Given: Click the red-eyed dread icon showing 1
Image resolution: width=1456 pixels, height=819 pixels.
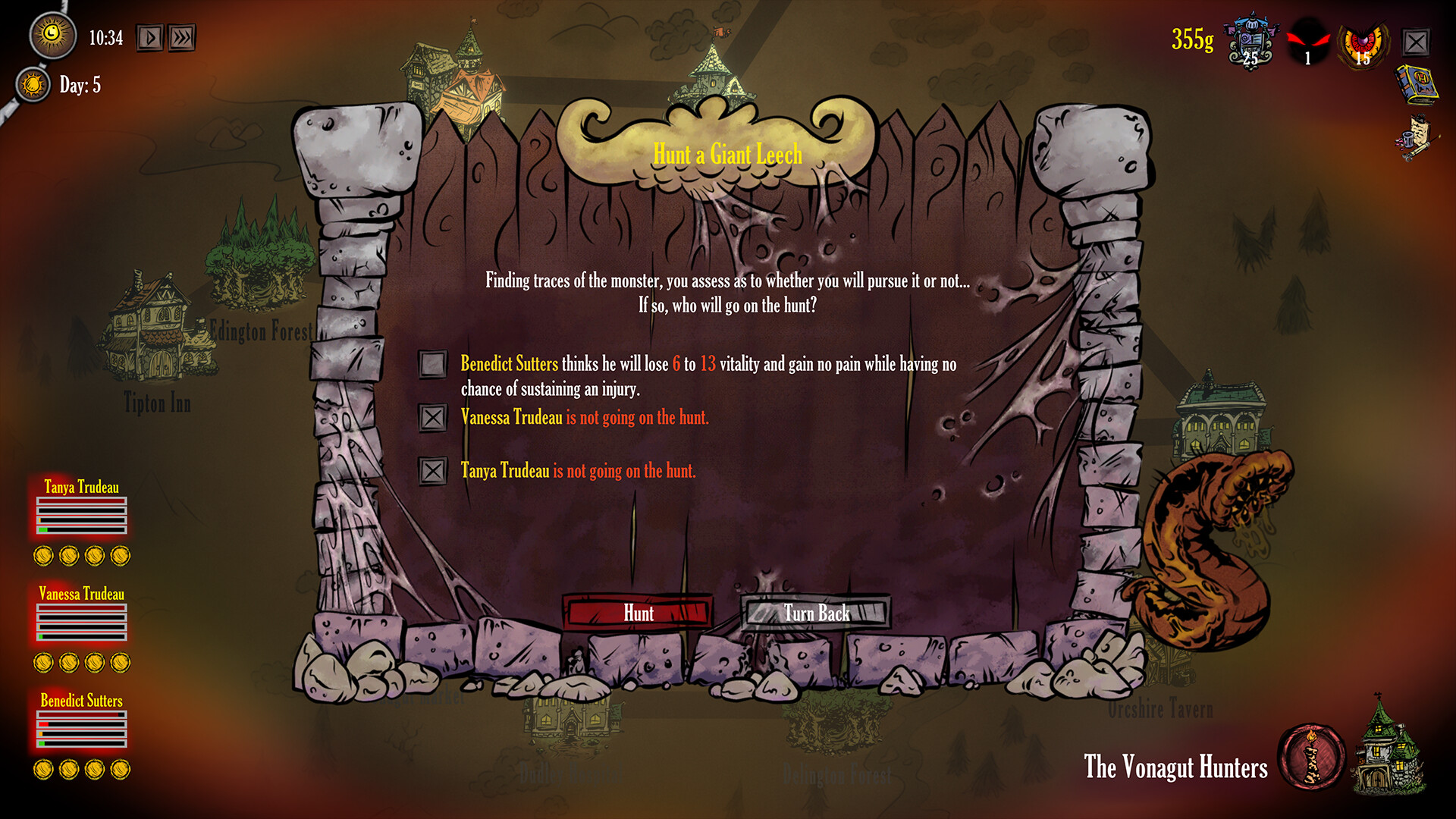Looking at the screenshot, I should tap(1308, 39).
